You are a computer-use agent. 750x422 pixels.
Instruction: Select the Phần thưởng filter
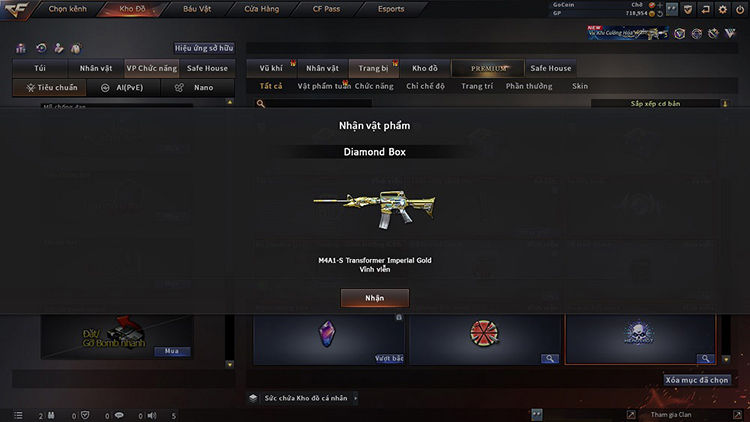coord(529,86)
